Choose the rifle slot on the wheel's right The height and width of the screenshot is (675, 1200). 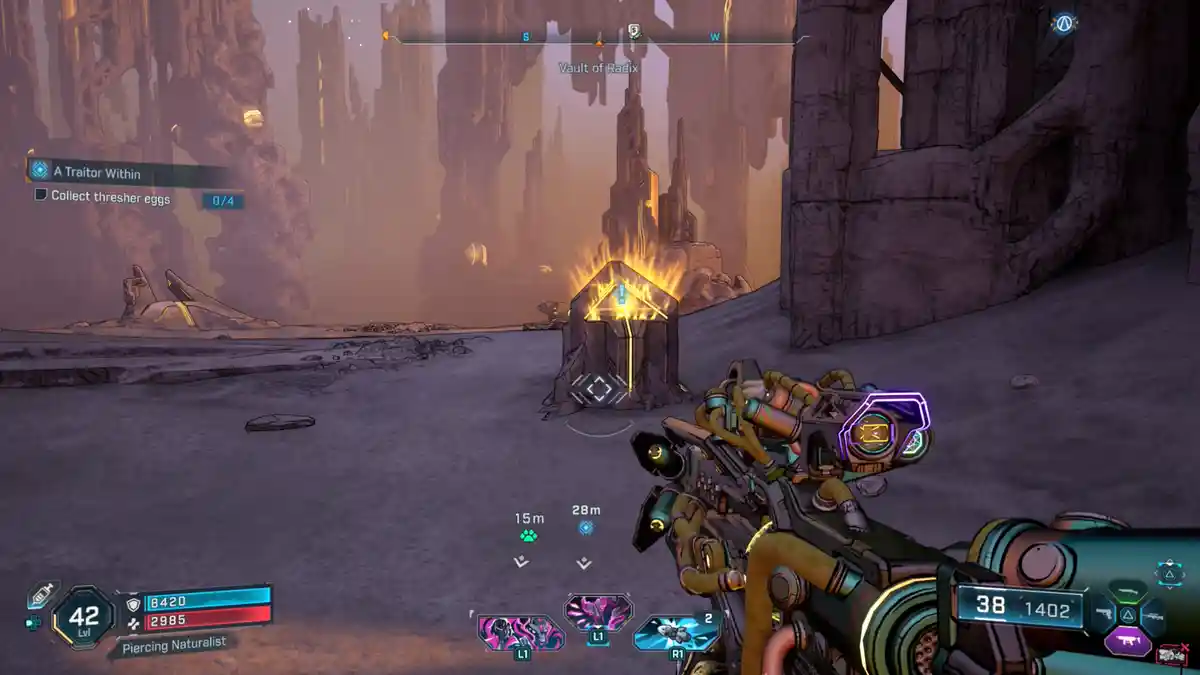pos(1152,616)
